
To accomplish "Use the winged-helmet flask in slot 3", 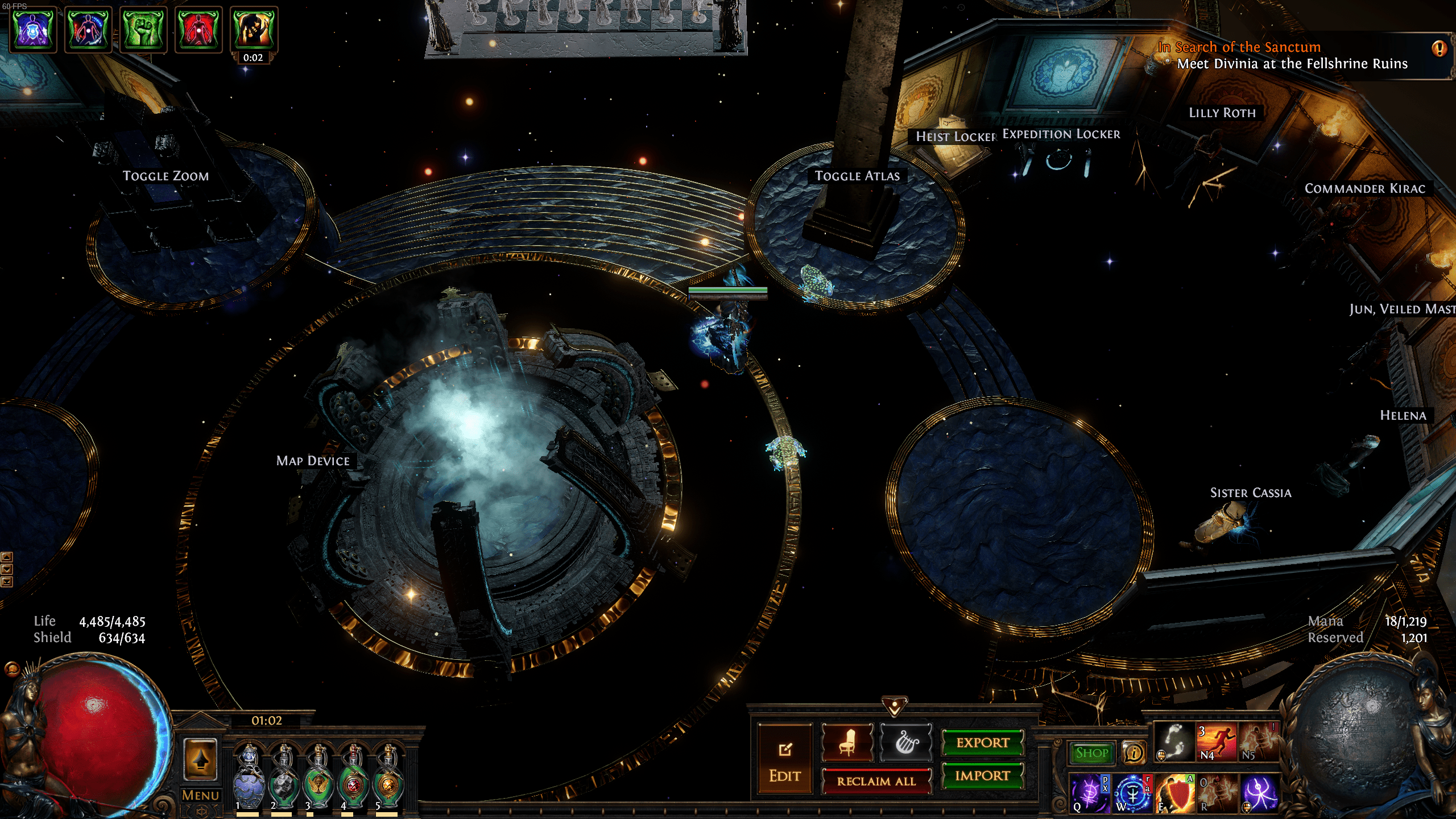I will tap(318, 777).
